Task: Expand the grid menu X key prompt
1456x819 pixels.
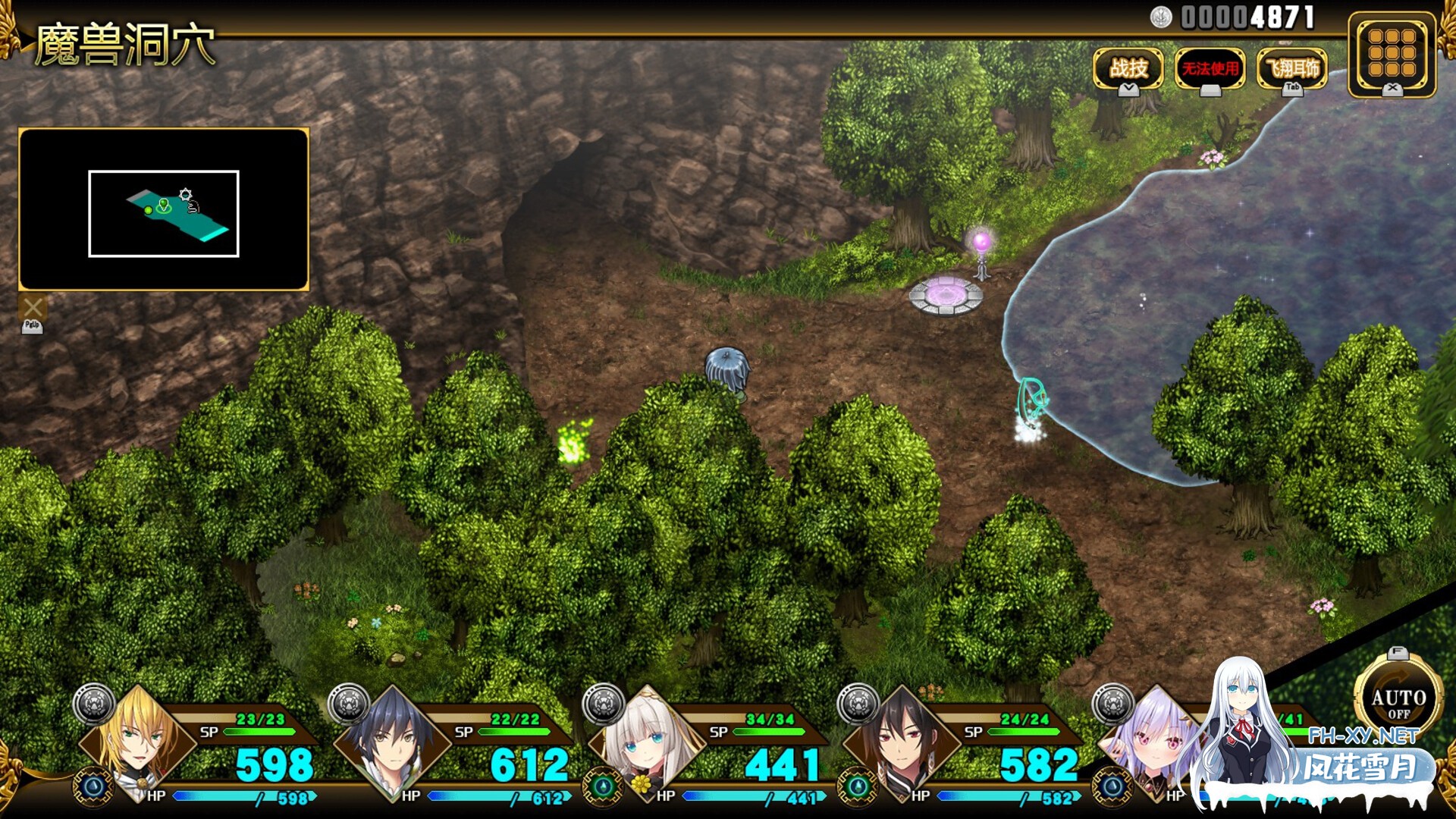Action: click(x=1392, y=89)
